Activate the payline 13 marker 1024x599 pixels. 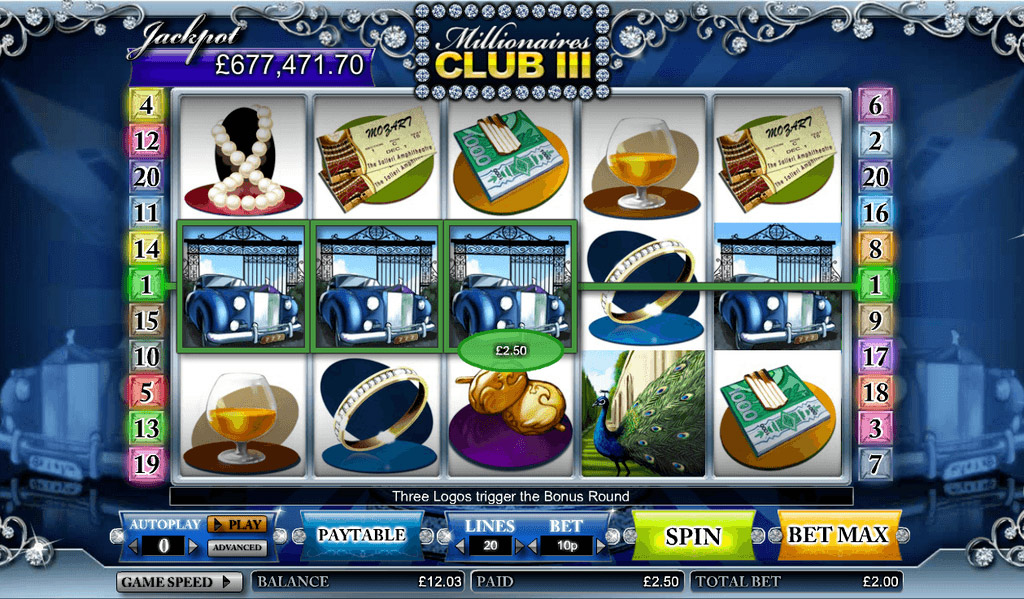(146, 428)
